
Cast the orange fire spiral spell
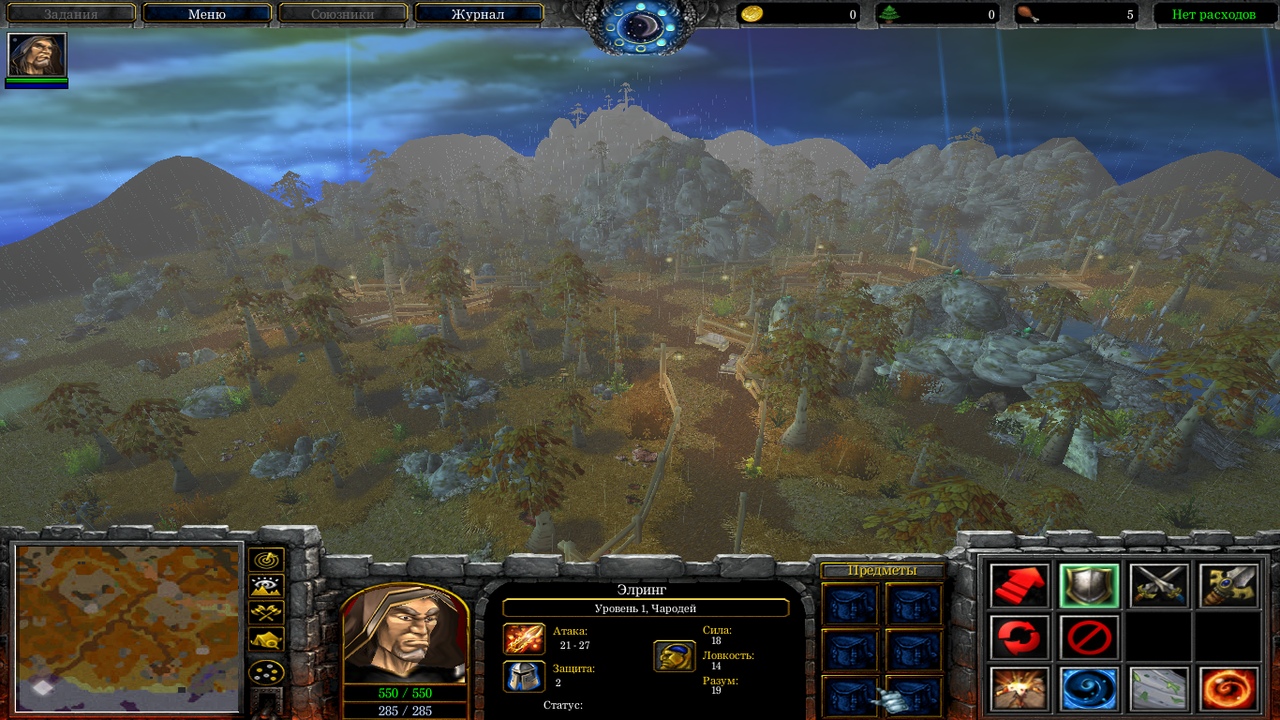(1229, 689)
